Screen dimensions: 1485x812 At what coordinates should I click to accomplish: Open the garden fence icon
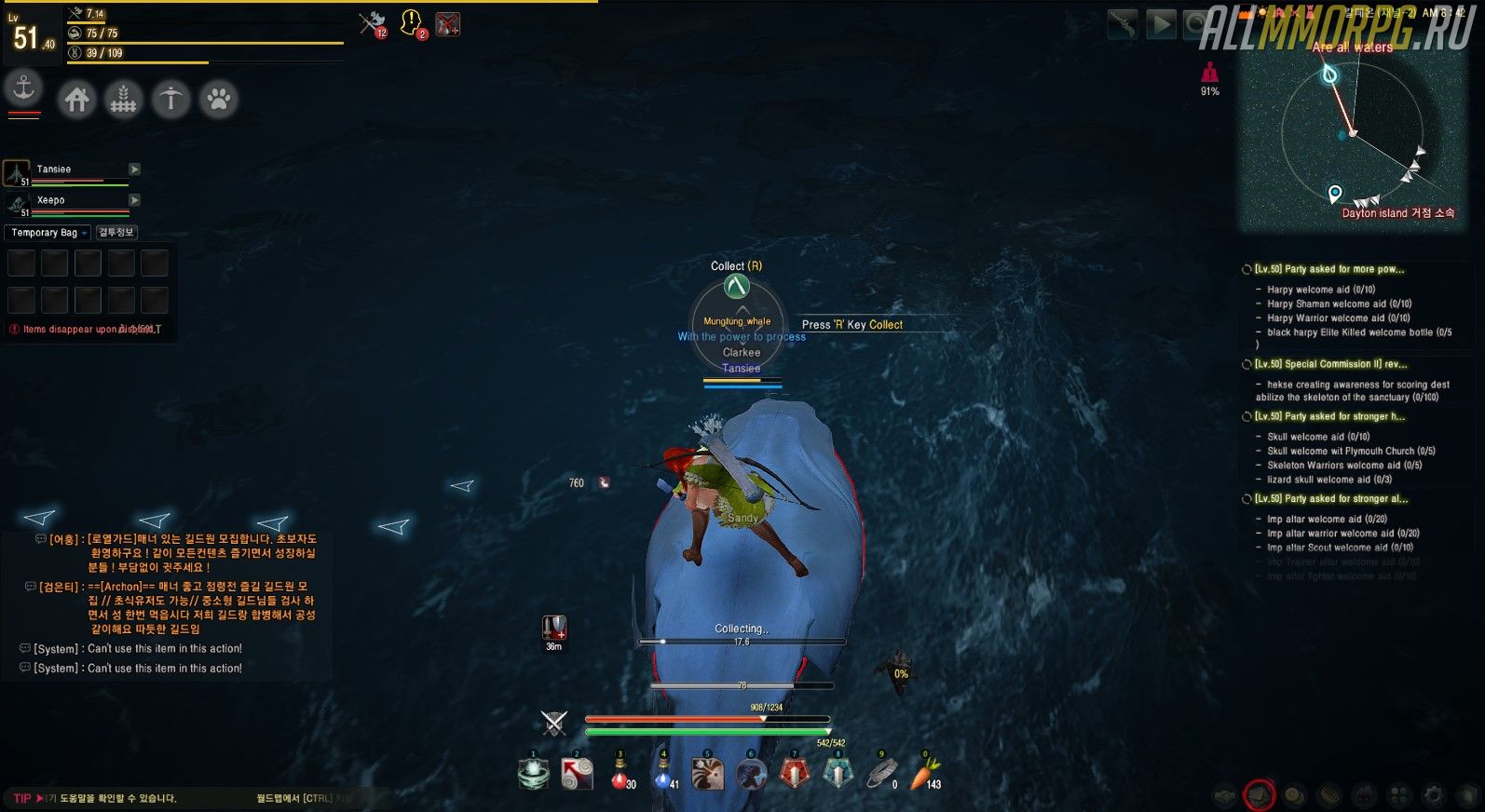pos(123,99)
